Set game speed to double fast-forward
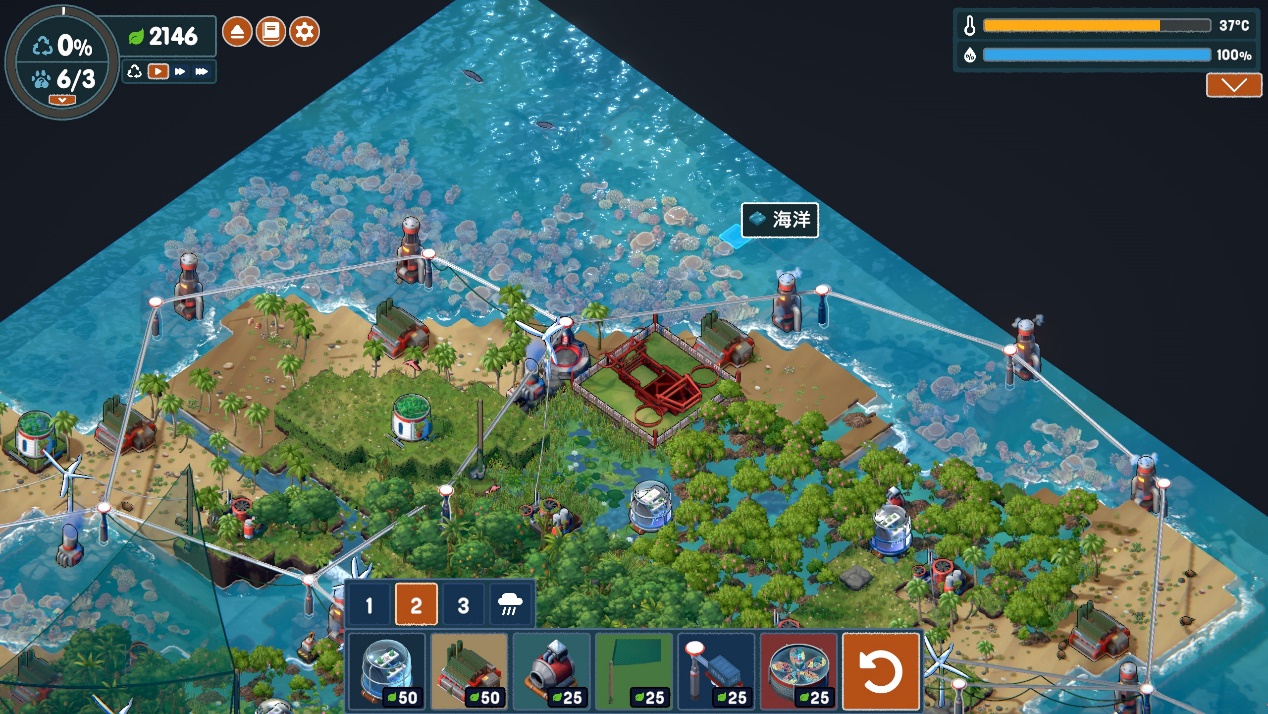This screenshot has height=714, width=1268. (180, 71)
